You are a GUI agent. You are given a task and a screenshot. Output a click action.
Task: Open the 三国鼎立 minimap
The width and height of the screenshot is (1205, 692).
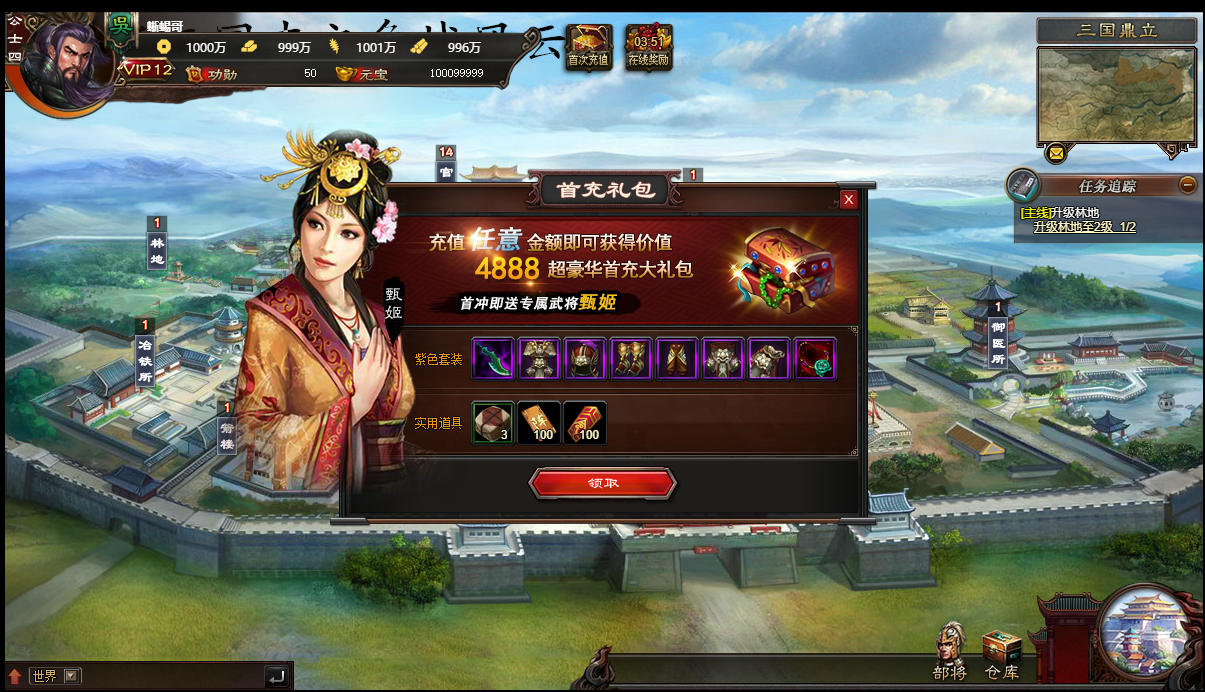point(1116,95)
